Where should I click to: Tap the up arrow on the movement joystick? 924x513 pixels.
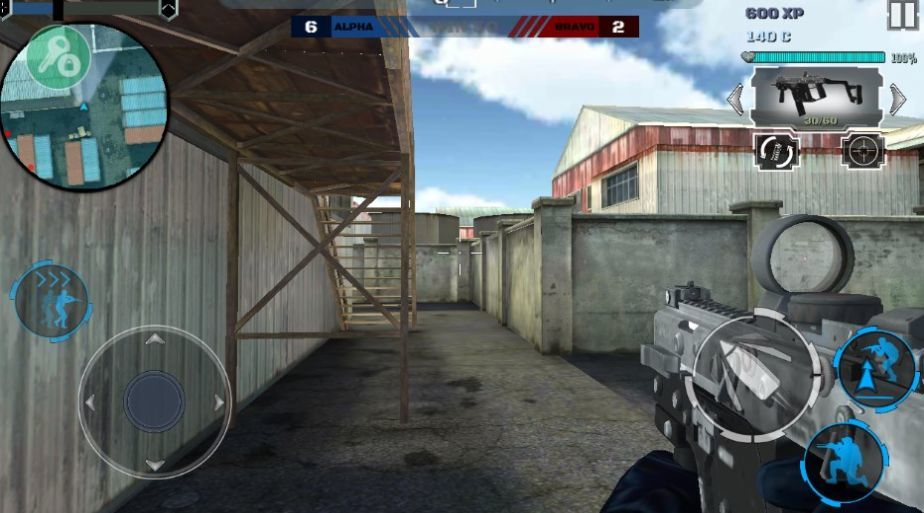[x=154, y=340]
